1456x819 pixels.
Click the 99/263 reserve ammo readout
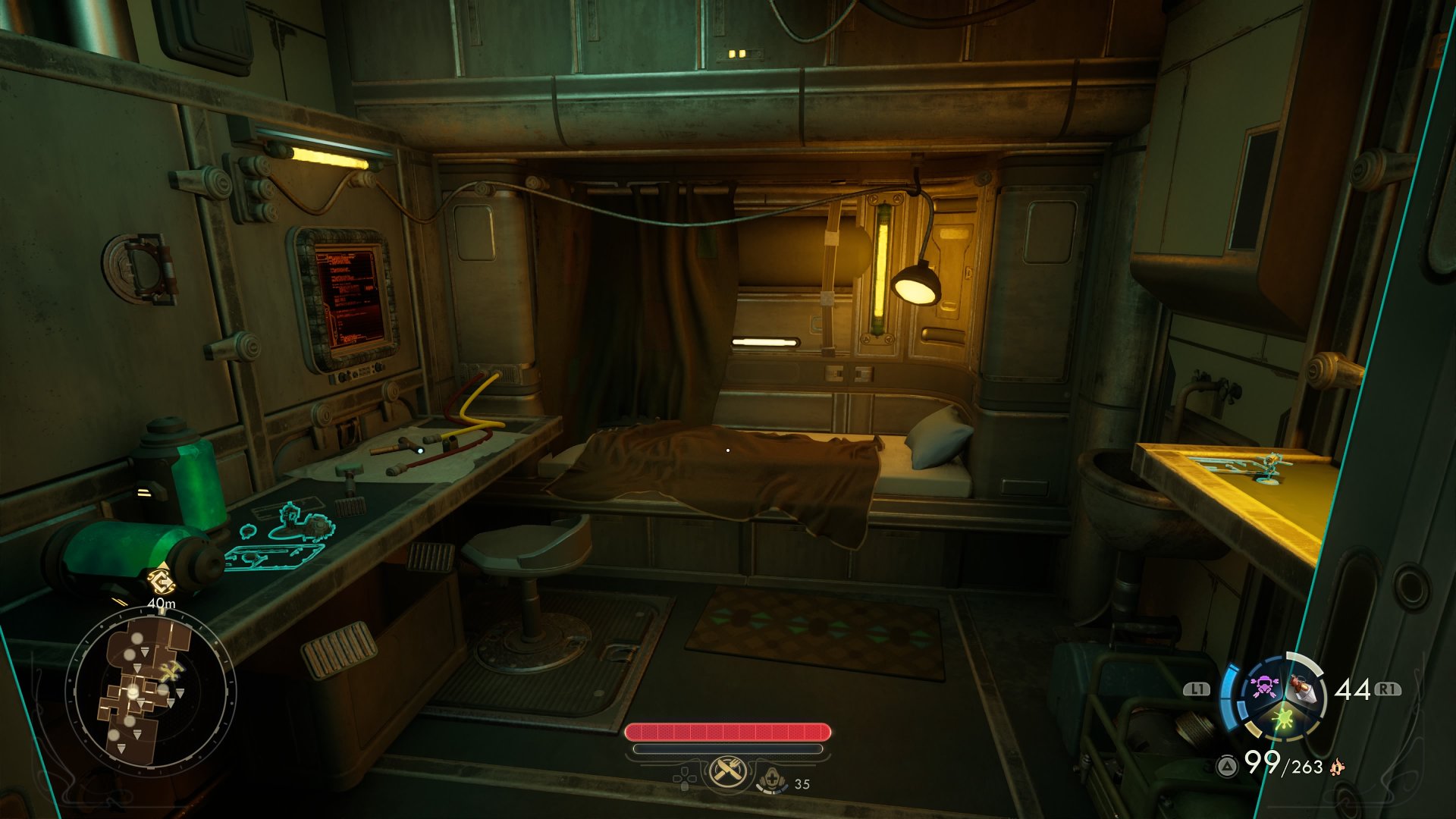[x=1283, y=765]
